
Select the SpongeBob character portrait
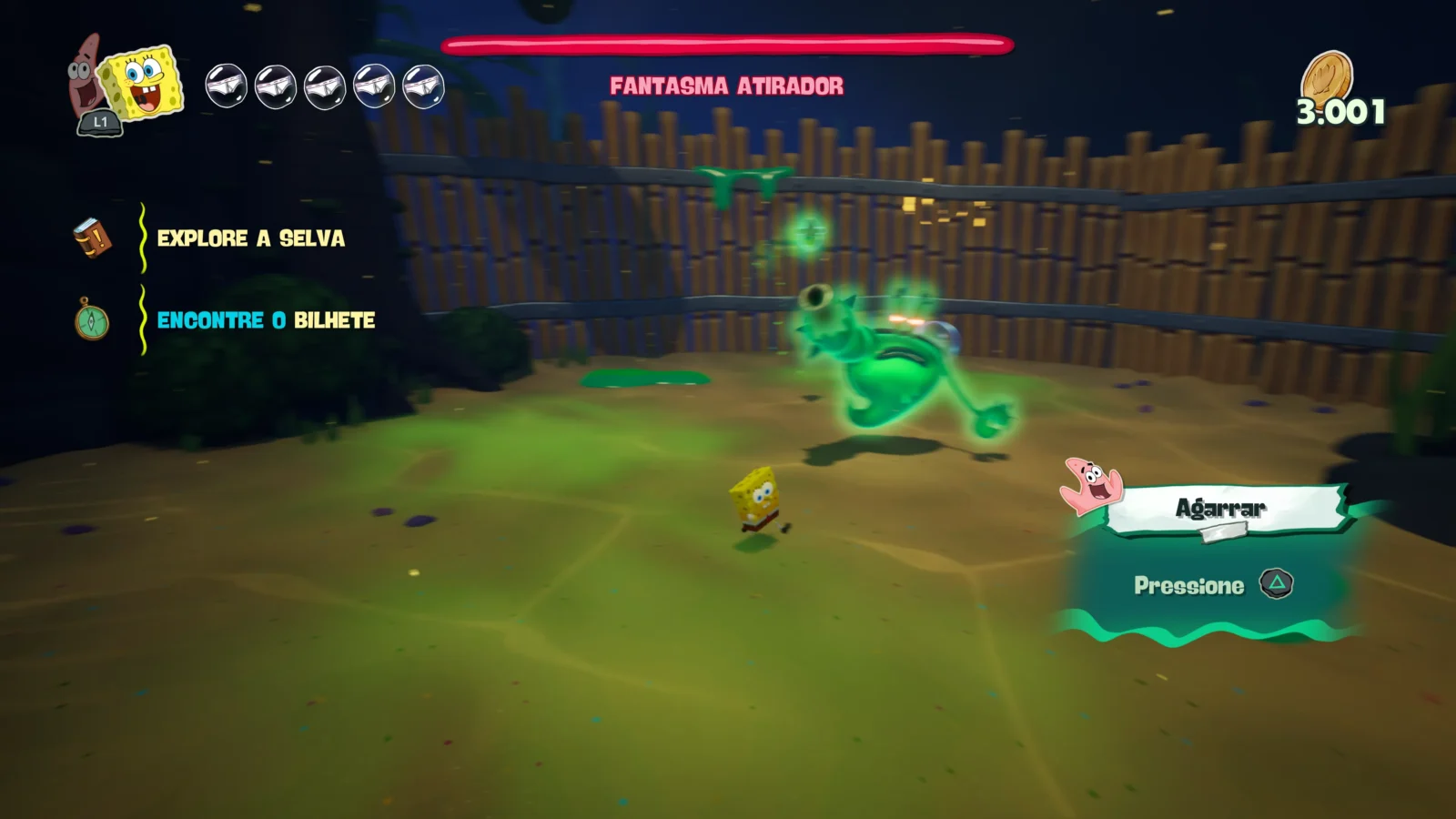(x=141, y=82)
